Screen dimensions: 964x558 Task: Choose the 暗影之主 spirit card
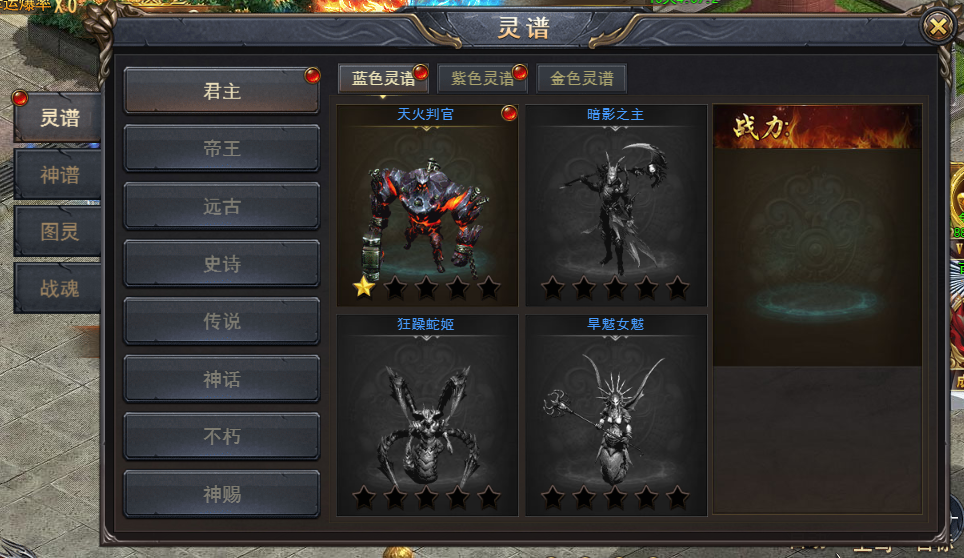[616, 205]
